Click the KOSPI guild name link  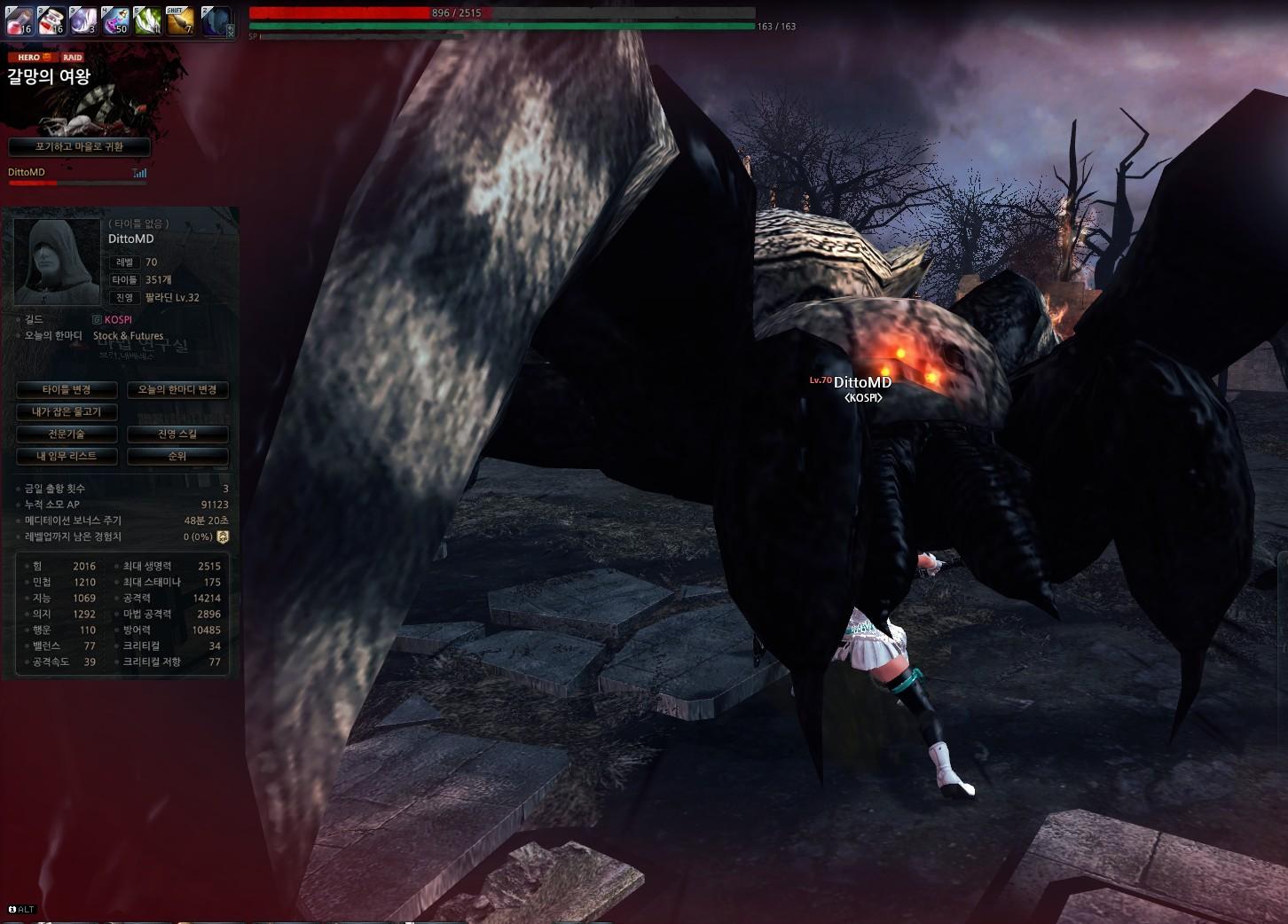pyautogui.click(x=118, y=320)
